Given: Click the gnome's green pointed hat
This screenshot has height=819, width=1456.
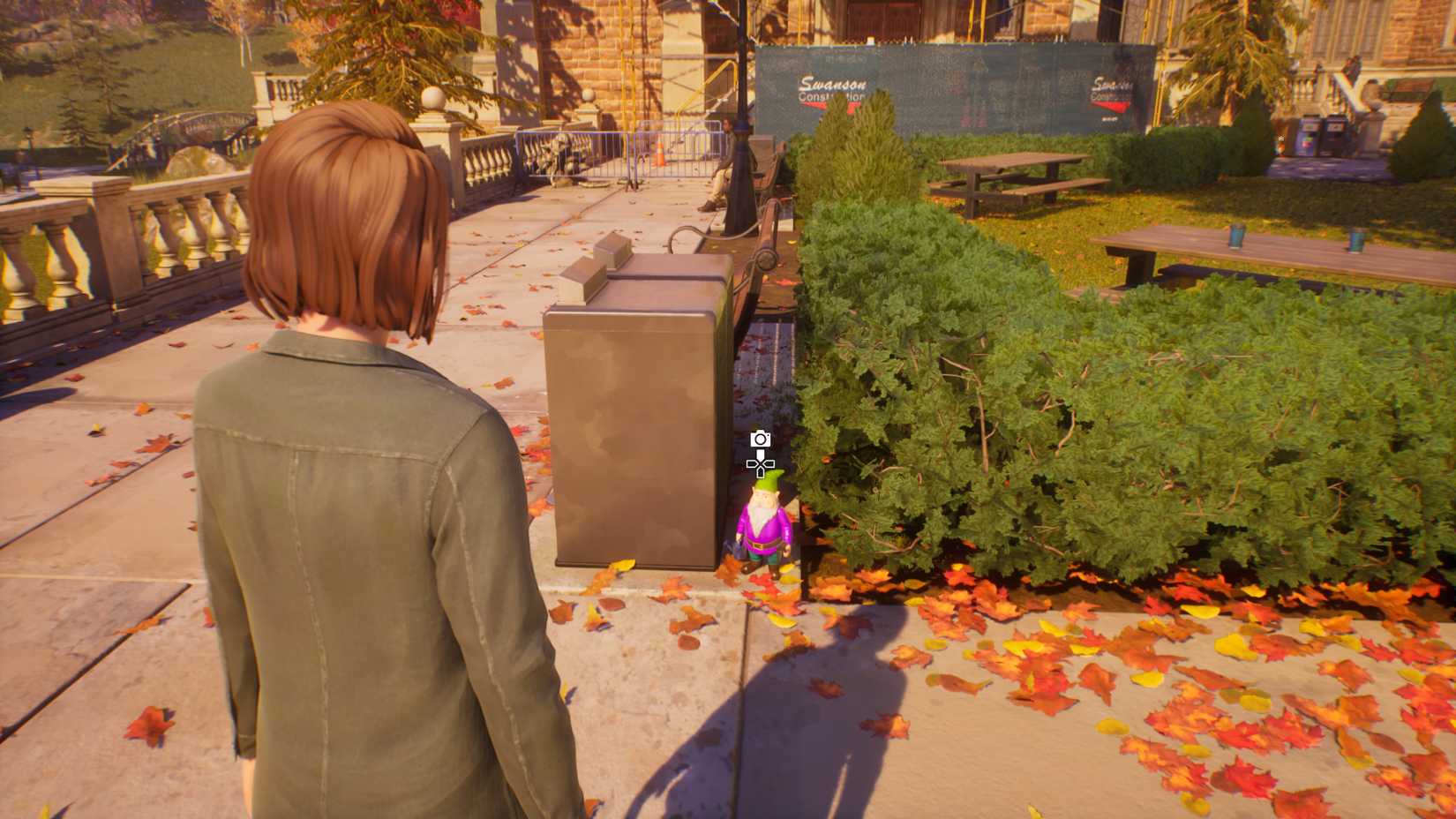Looking at the screenshot, I should click(x=765, y=488).
